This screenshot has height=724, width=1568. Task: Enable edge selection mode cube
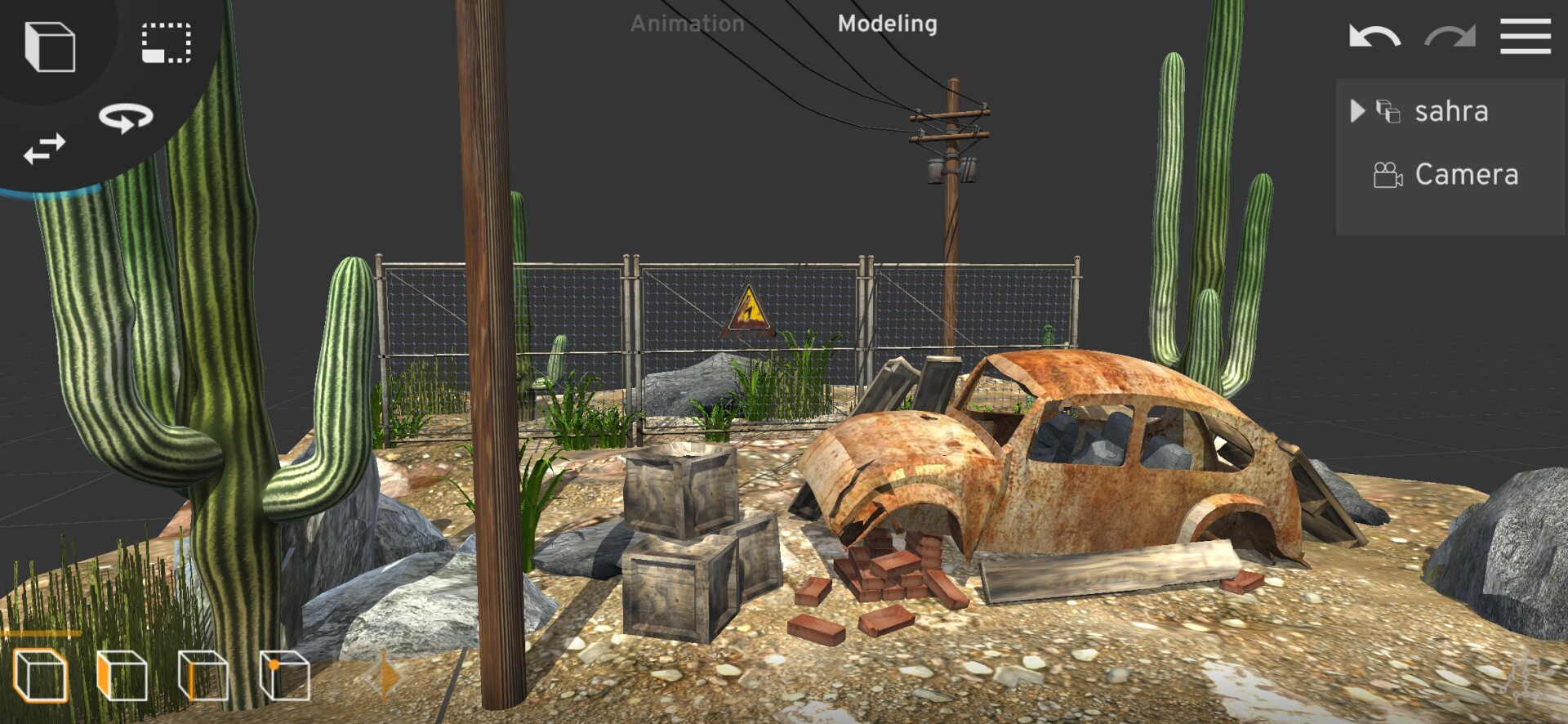203,676
